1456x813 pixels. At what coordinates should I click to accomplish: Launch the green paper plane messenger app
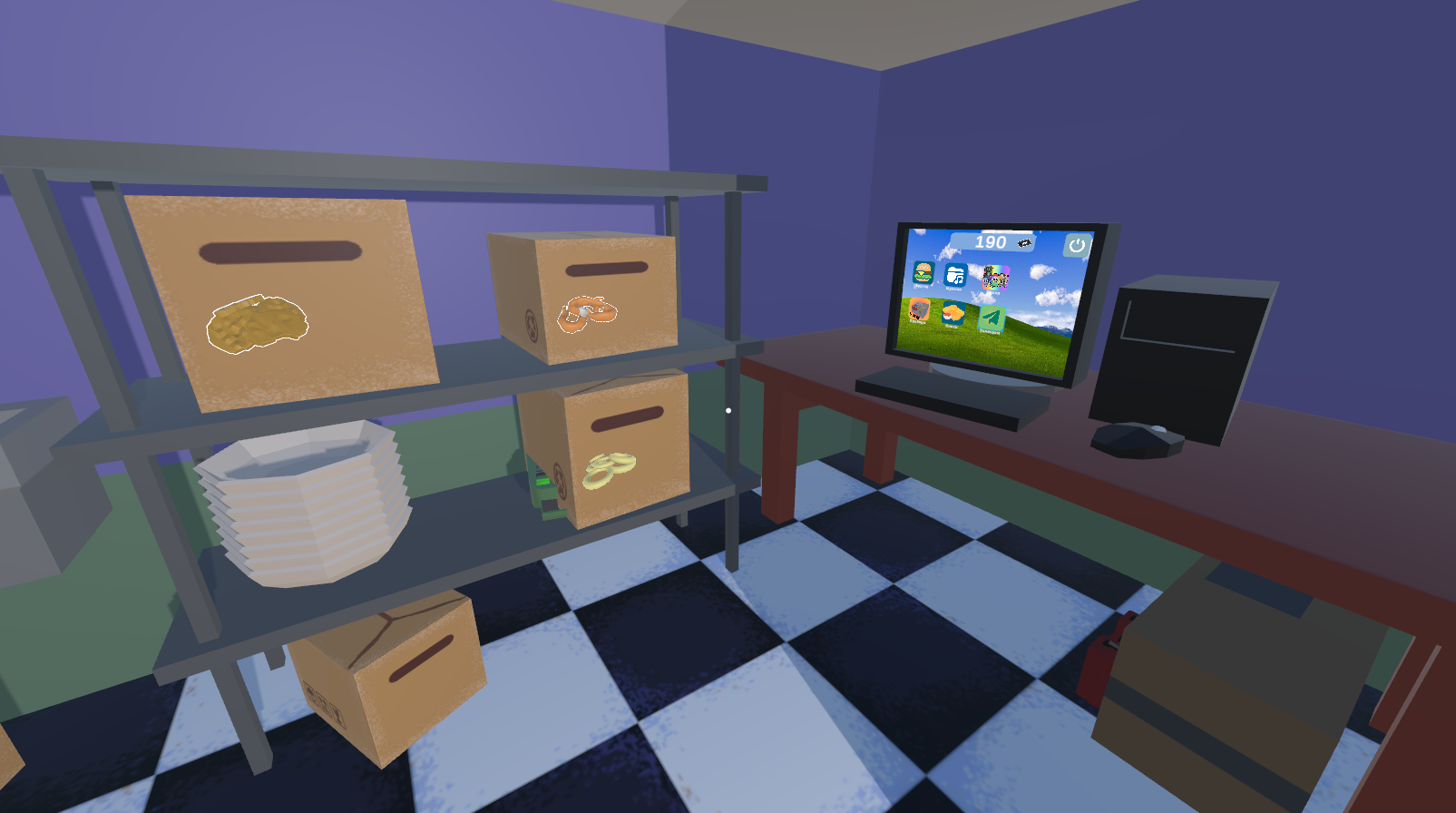pos(991,318)
